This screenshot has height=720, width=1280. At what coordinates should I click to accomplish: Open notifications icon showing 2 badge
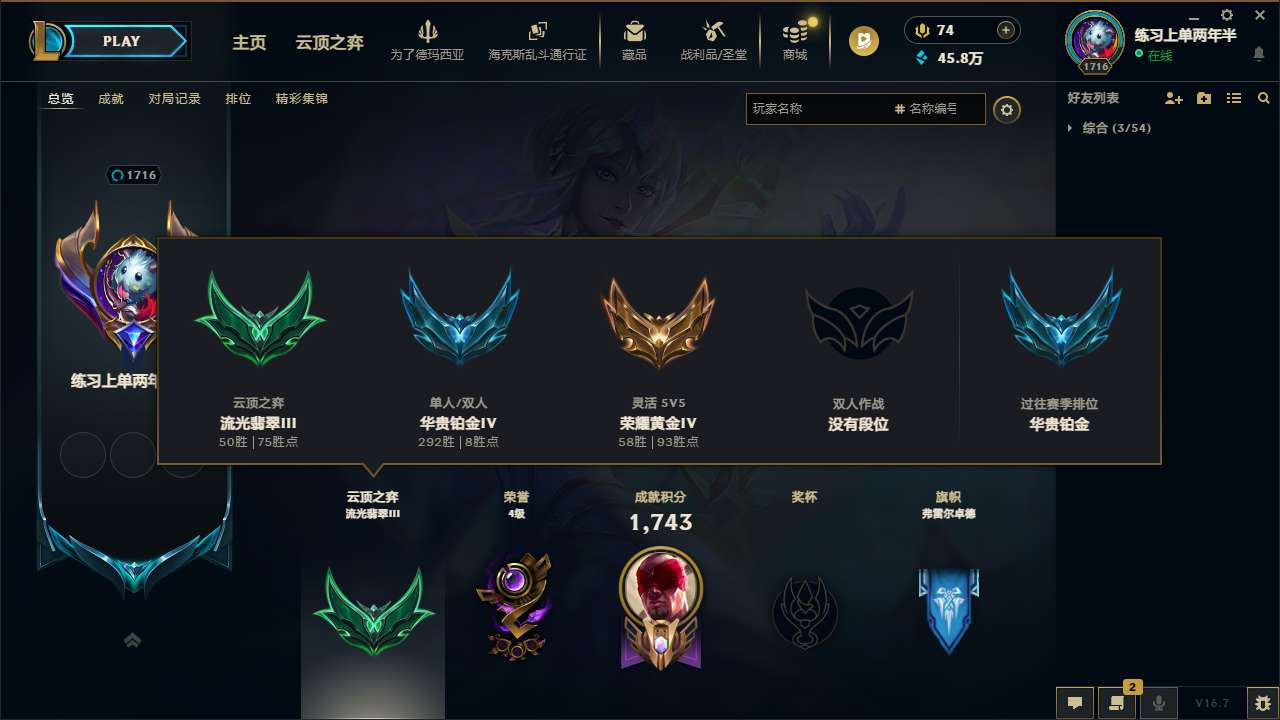pos(1117,703)
